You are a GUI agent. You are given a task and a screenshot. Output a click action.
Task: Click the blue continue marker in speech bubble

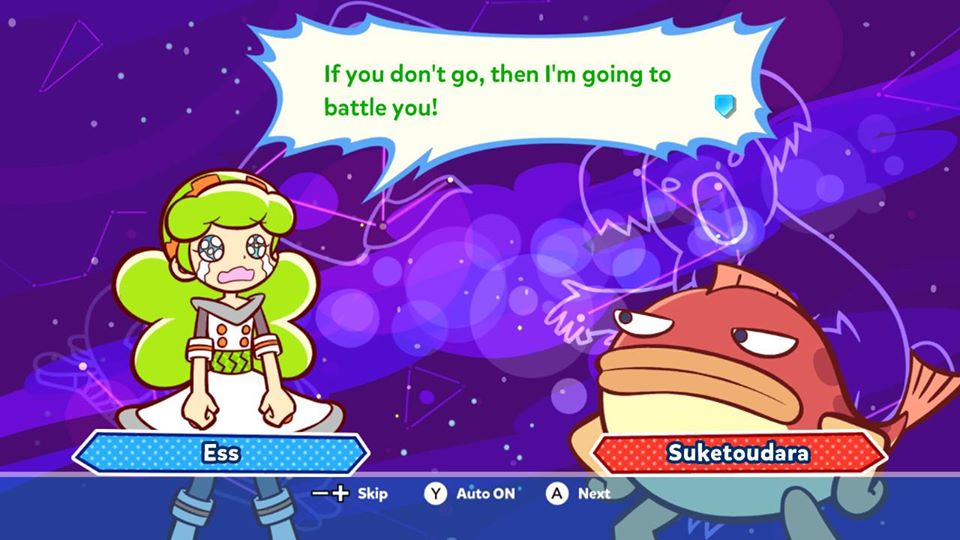(x=725, y=106)
